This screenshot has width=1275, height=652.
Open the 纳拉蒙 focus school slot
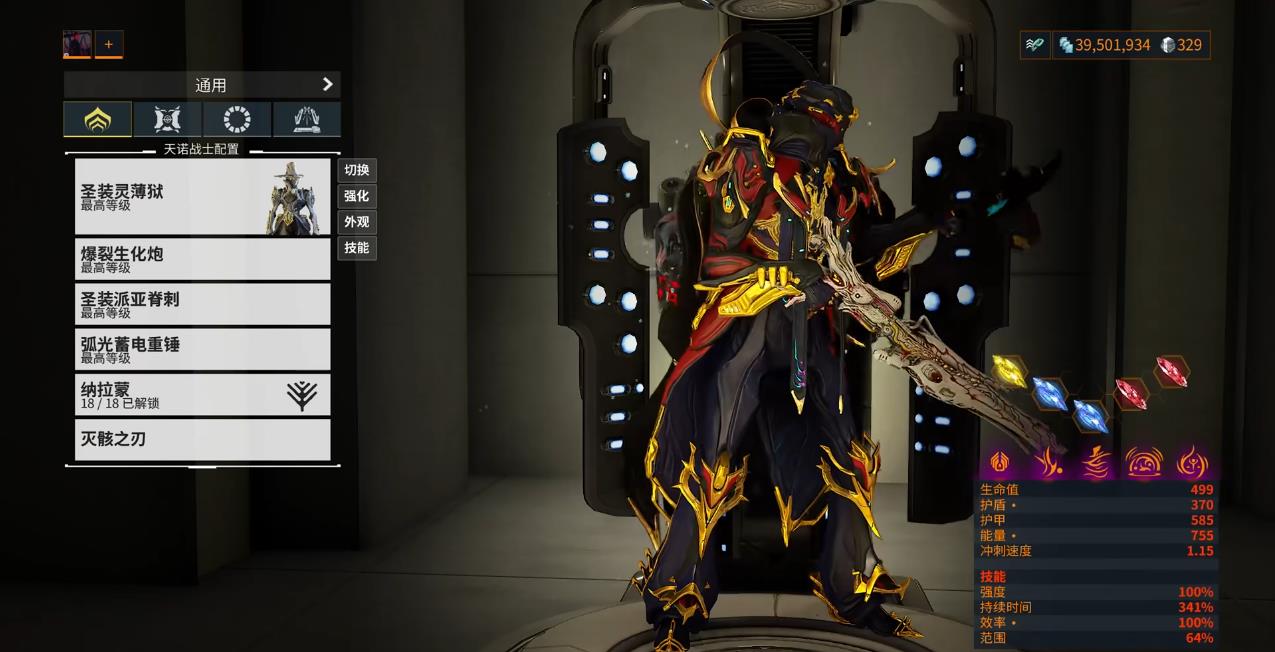[x=202, y=394]
